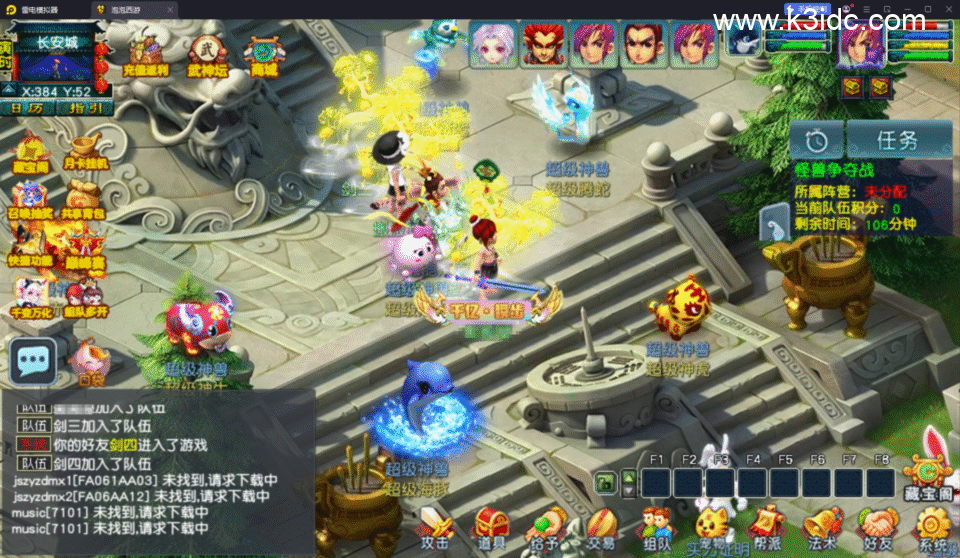Close the emulator window with X

click(945, 9)
